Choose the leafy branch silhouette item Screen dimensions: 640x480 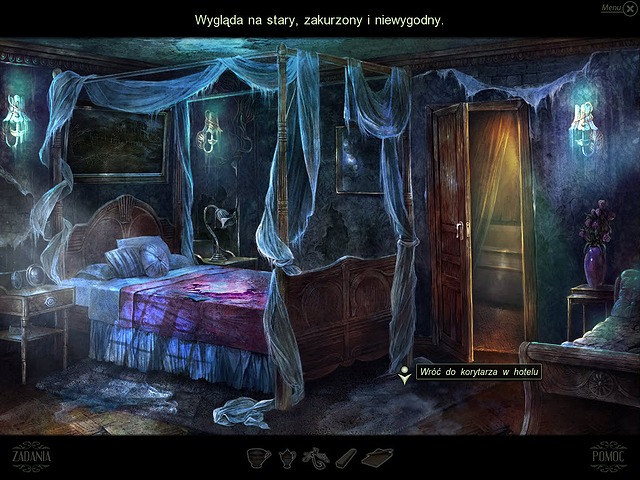[x=314, y=458]
